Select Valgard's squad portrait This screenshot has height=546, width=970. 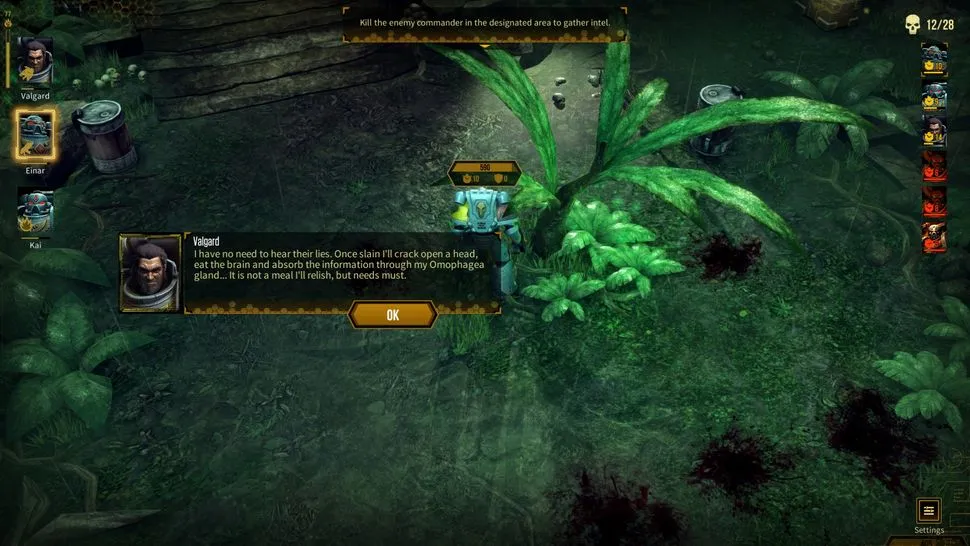coord(36,64)
